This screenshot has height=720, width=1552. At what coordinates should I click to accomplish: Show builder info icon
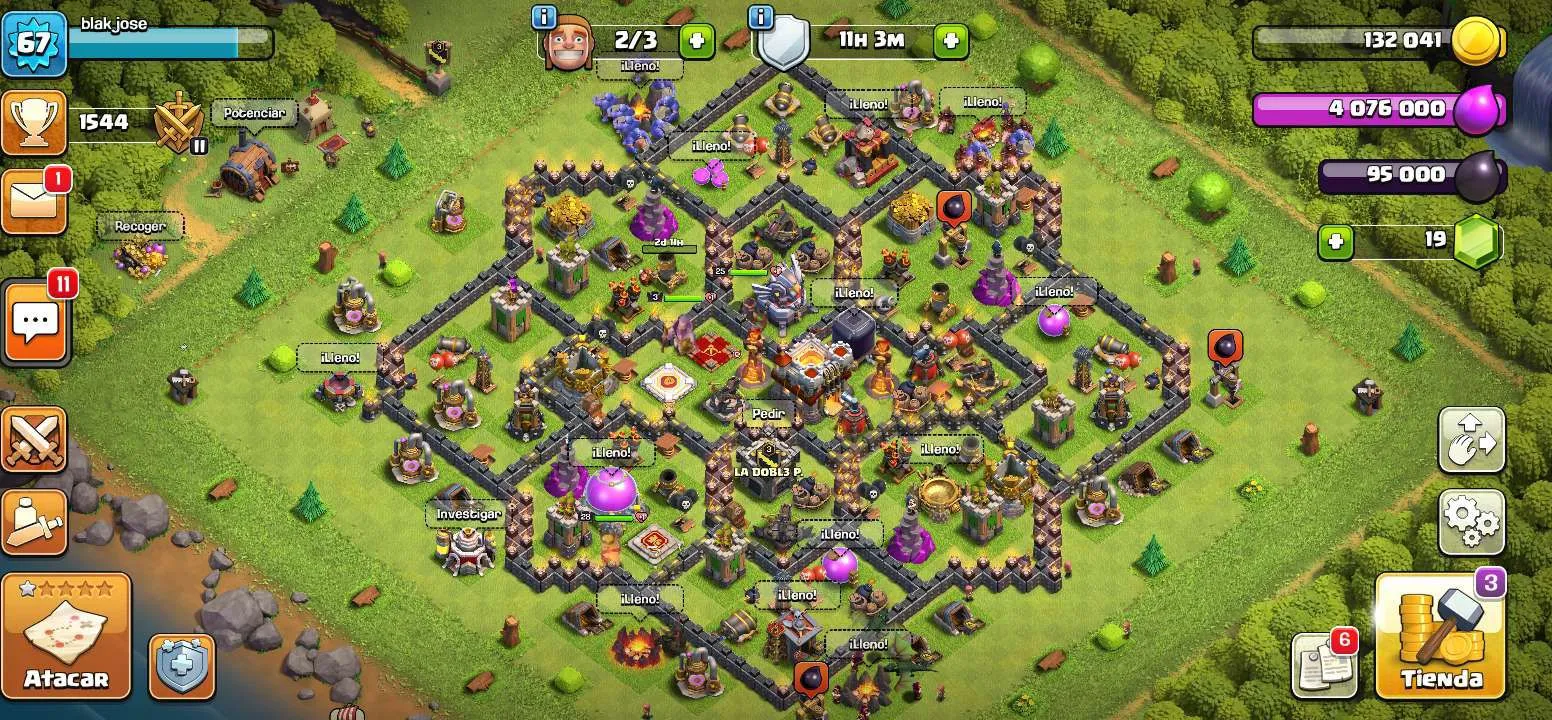pyautogui.click(x=544, y=17)
